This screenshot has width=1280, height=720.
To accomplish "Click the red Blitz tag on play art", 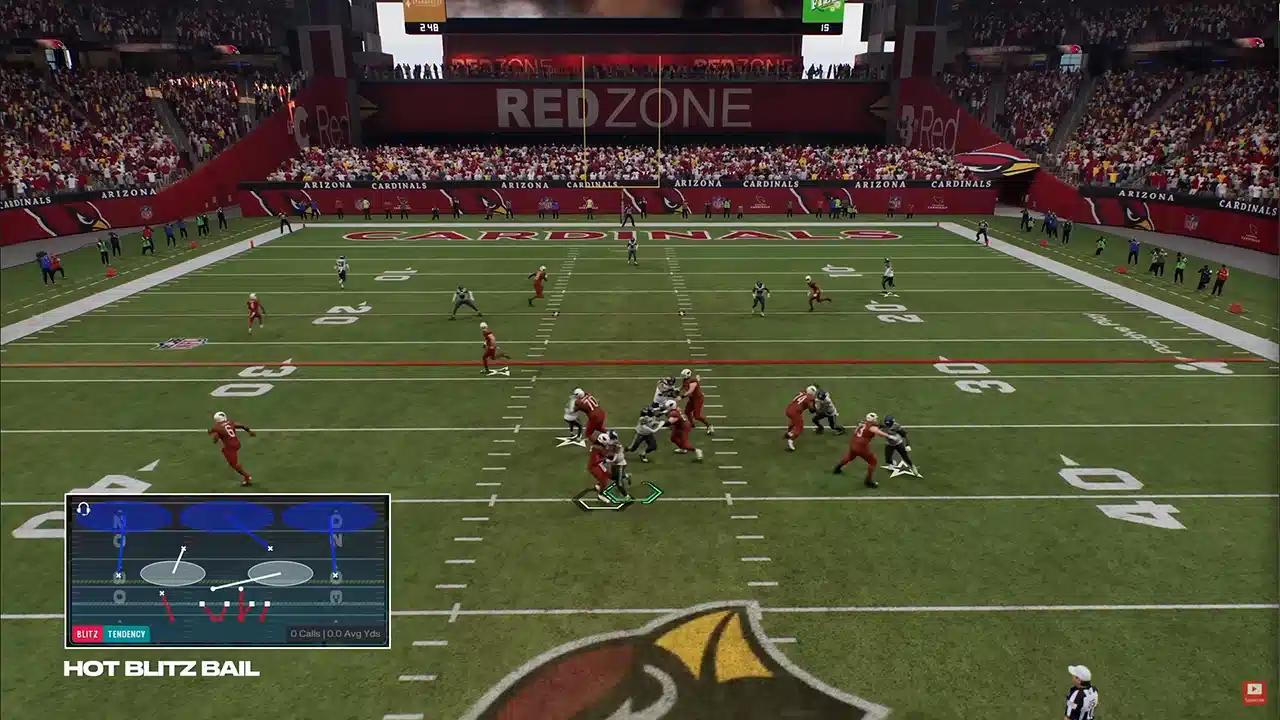I will click(x=87, y=634).
